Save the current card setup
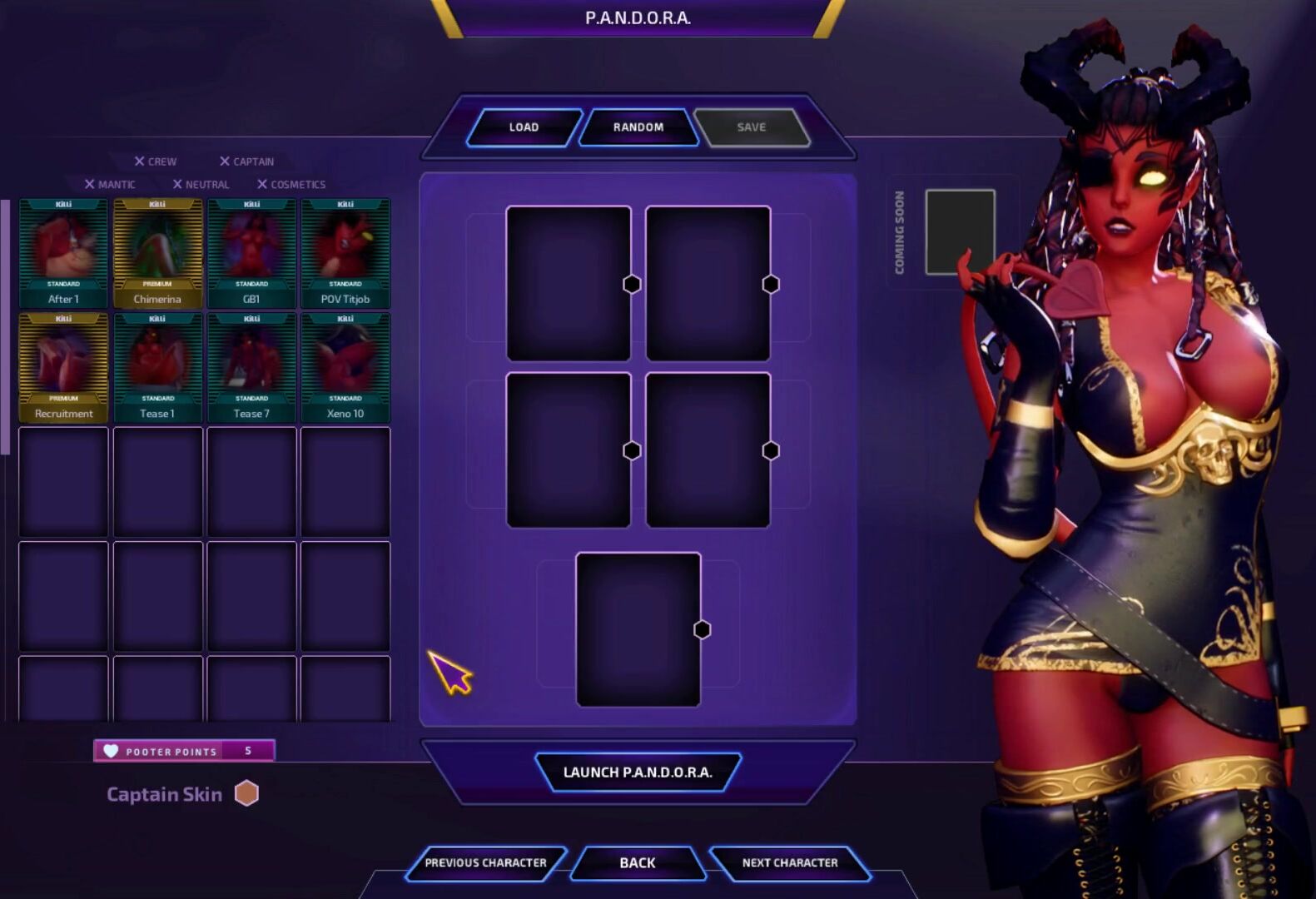This screenshot has width=1316, height=899. [x=751, y=127]
